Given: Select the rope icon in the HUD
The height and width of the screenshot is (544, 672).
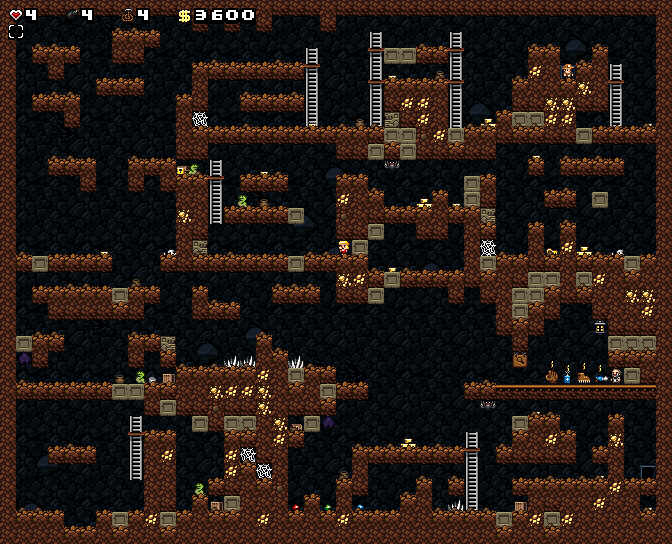Looking at the screenshot, I should click(x=128, y=15).
